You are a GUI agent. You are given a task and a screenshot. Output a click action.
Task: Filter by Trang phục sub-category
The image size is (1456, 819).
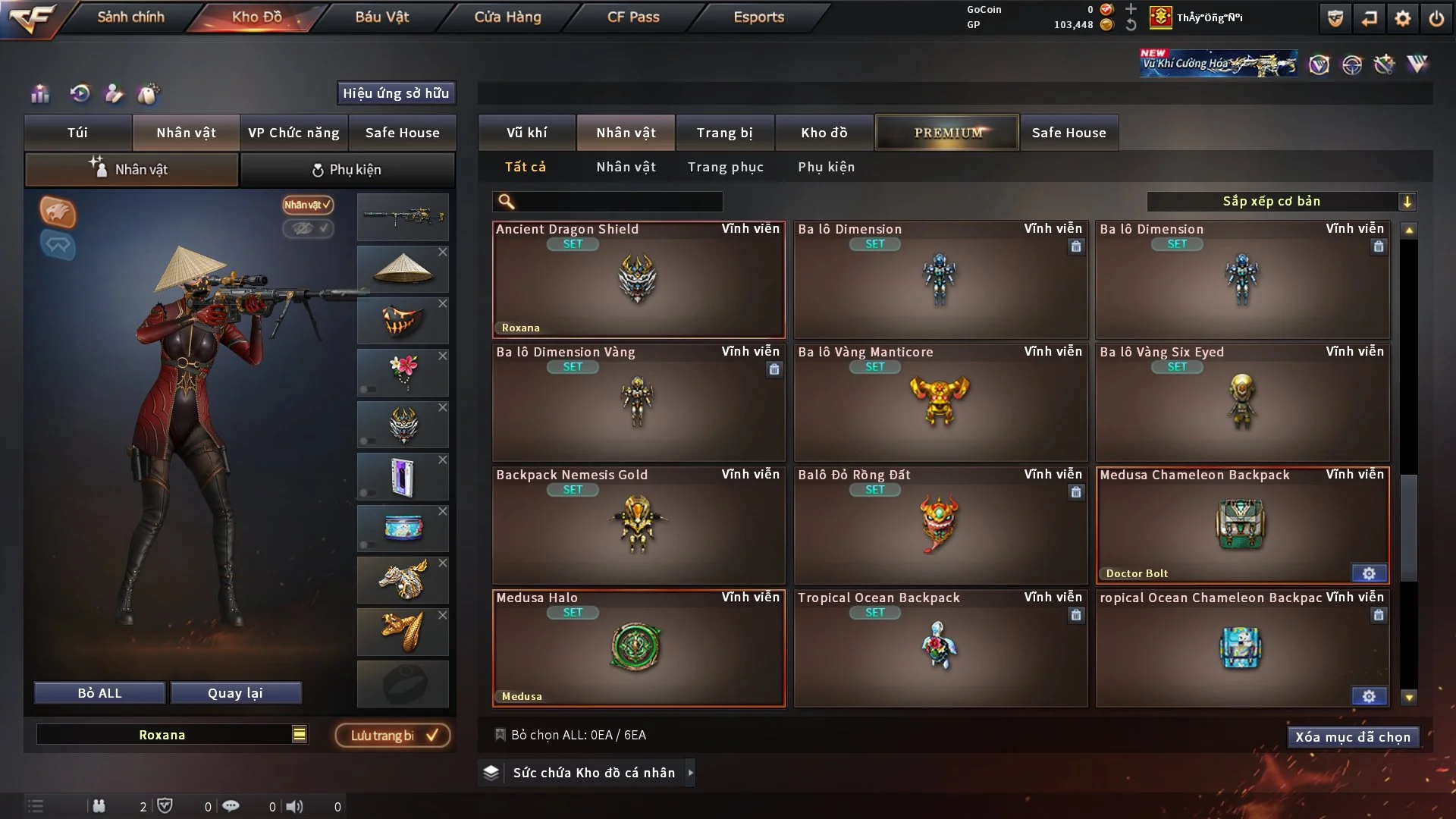[x=725, y=167]
